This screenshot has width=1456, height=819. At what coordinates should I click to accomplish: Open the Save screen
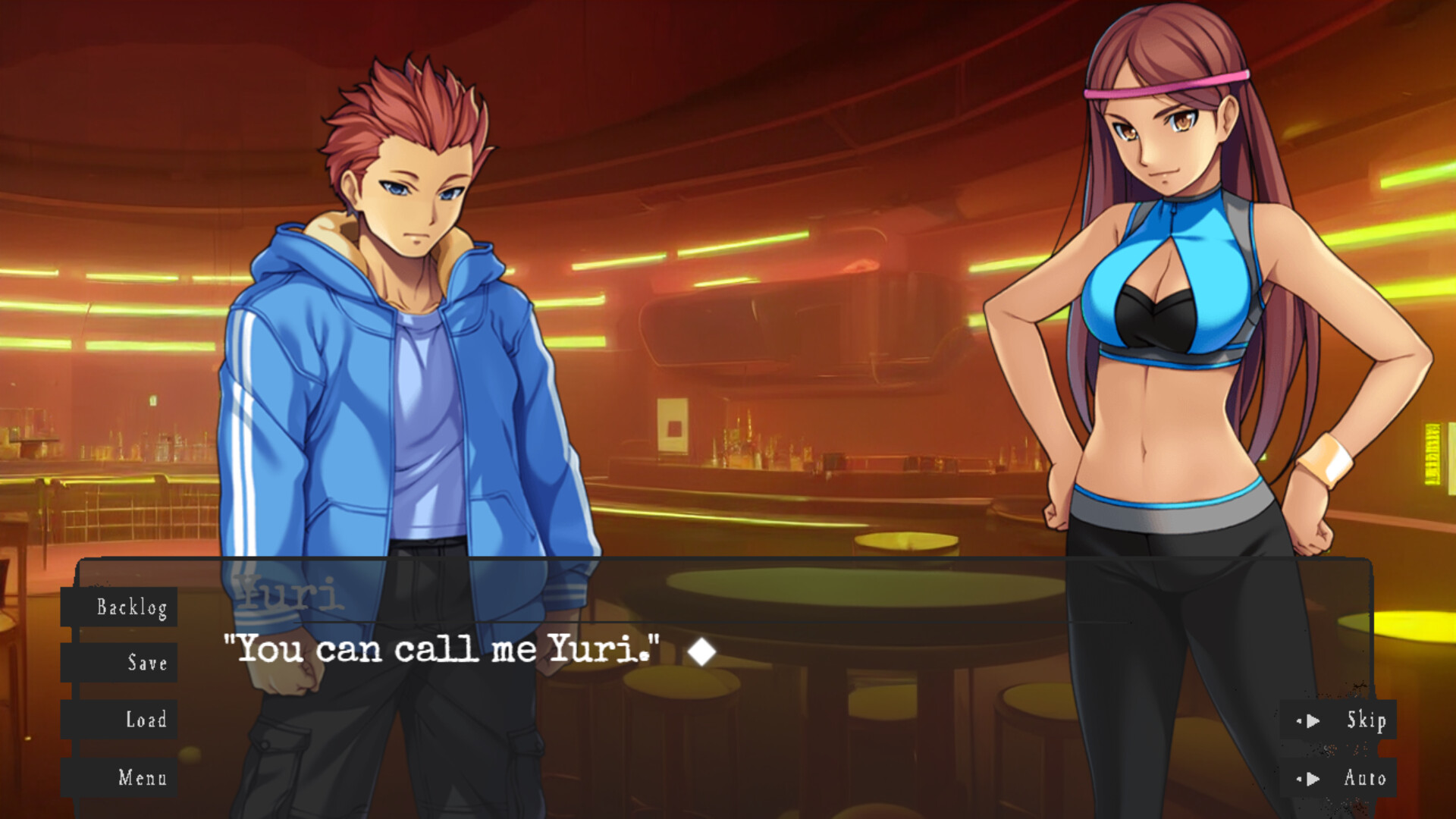pyautogui.click(x=149, y=664)
